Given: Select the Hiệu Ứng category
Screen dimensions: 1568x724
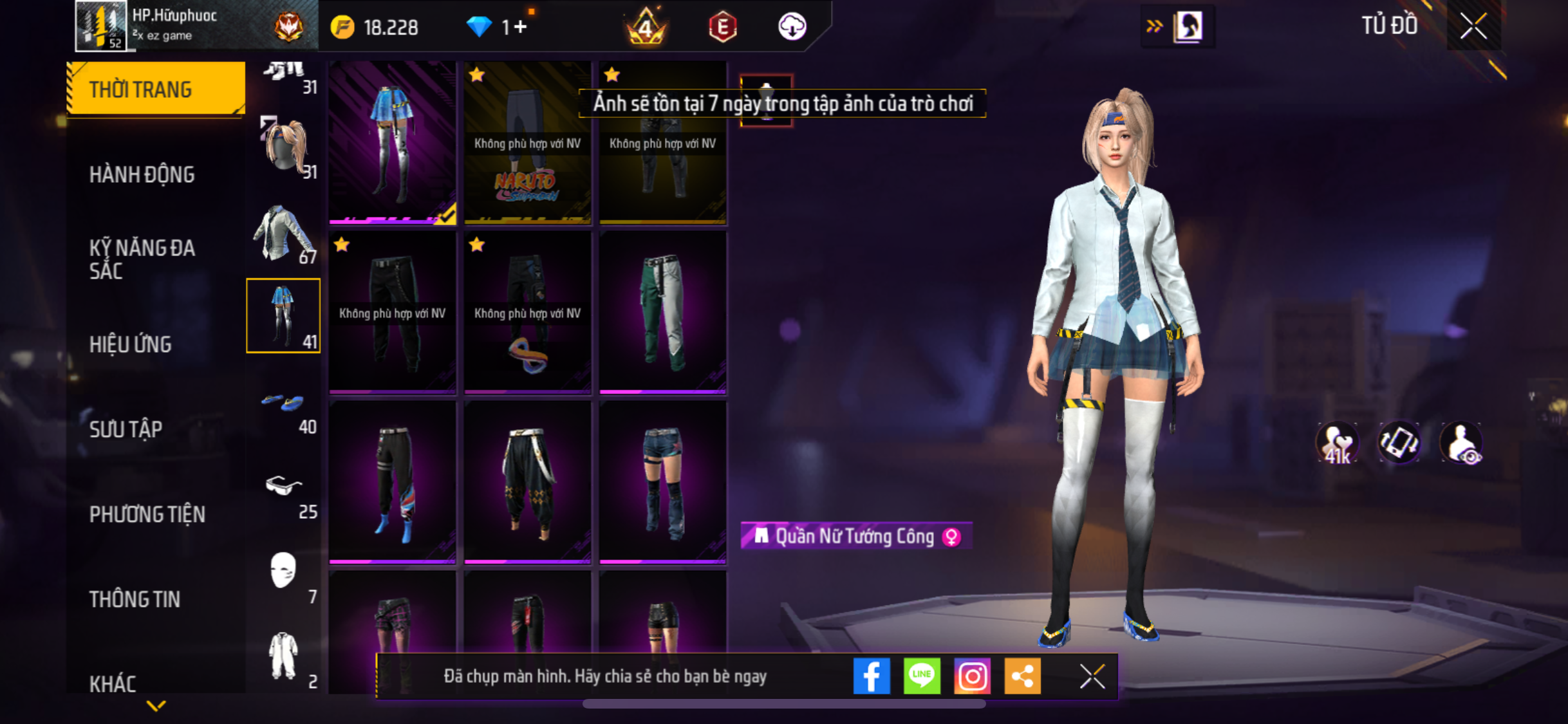Looking at the screenshot, I should pos(131,344).
